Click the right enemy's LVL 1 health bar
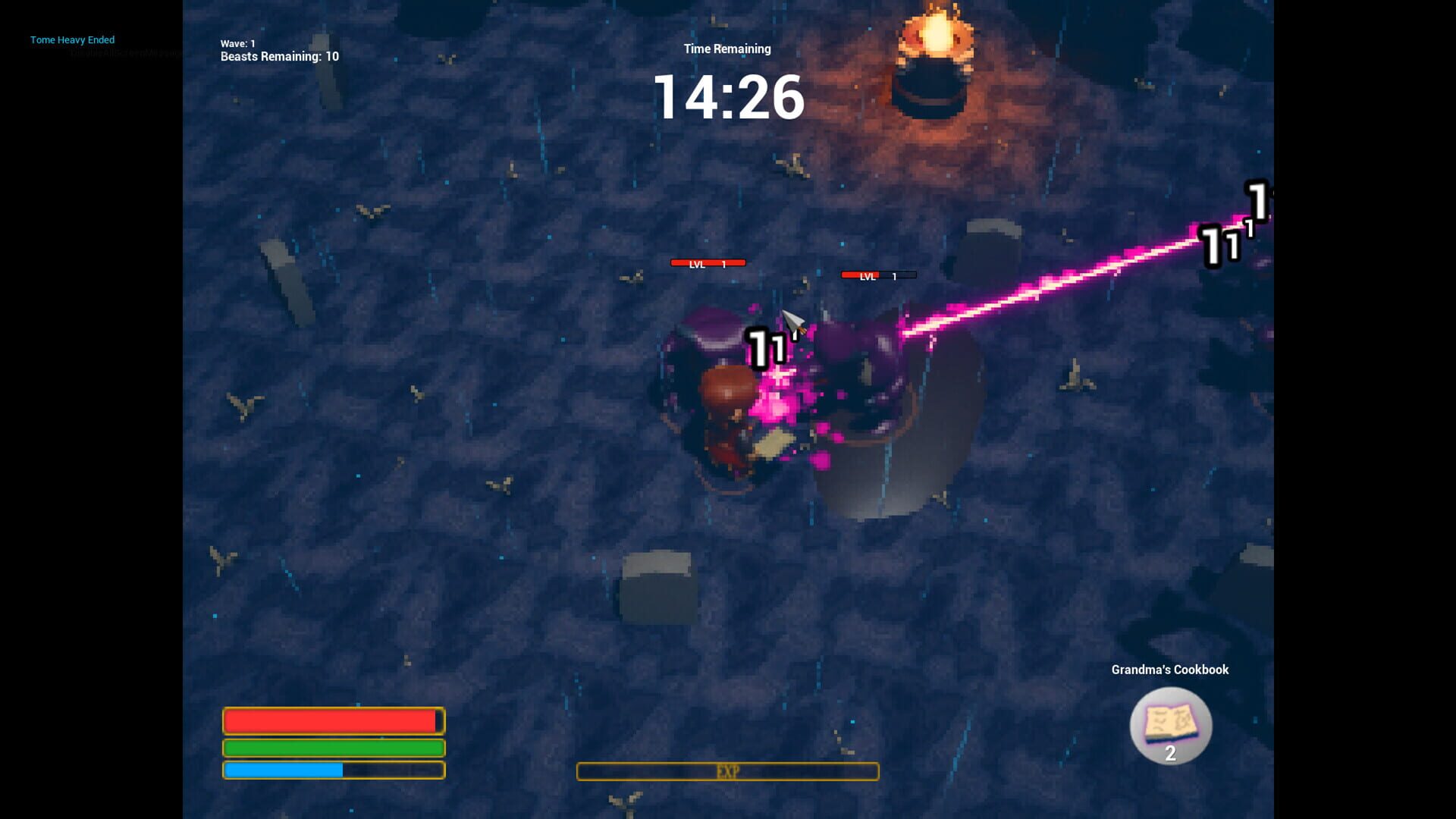The height and width of the screenshot is (819, 1456). (x=878, y=275)
